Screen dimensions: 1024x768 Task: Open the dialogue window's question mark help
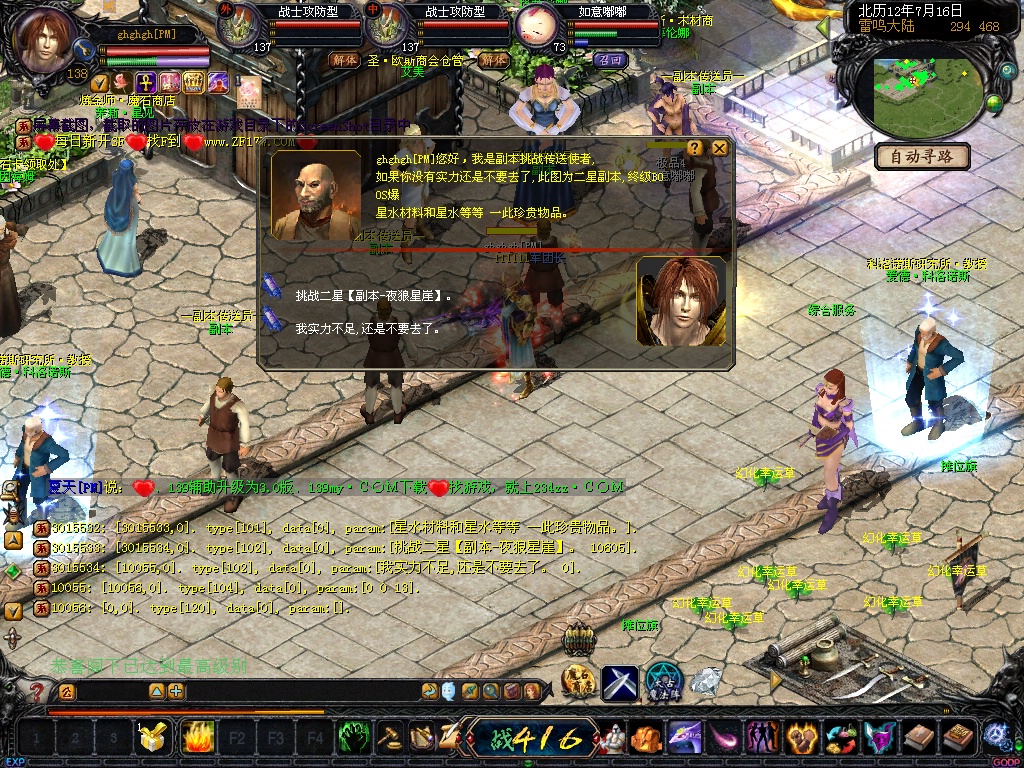[695, 149]
